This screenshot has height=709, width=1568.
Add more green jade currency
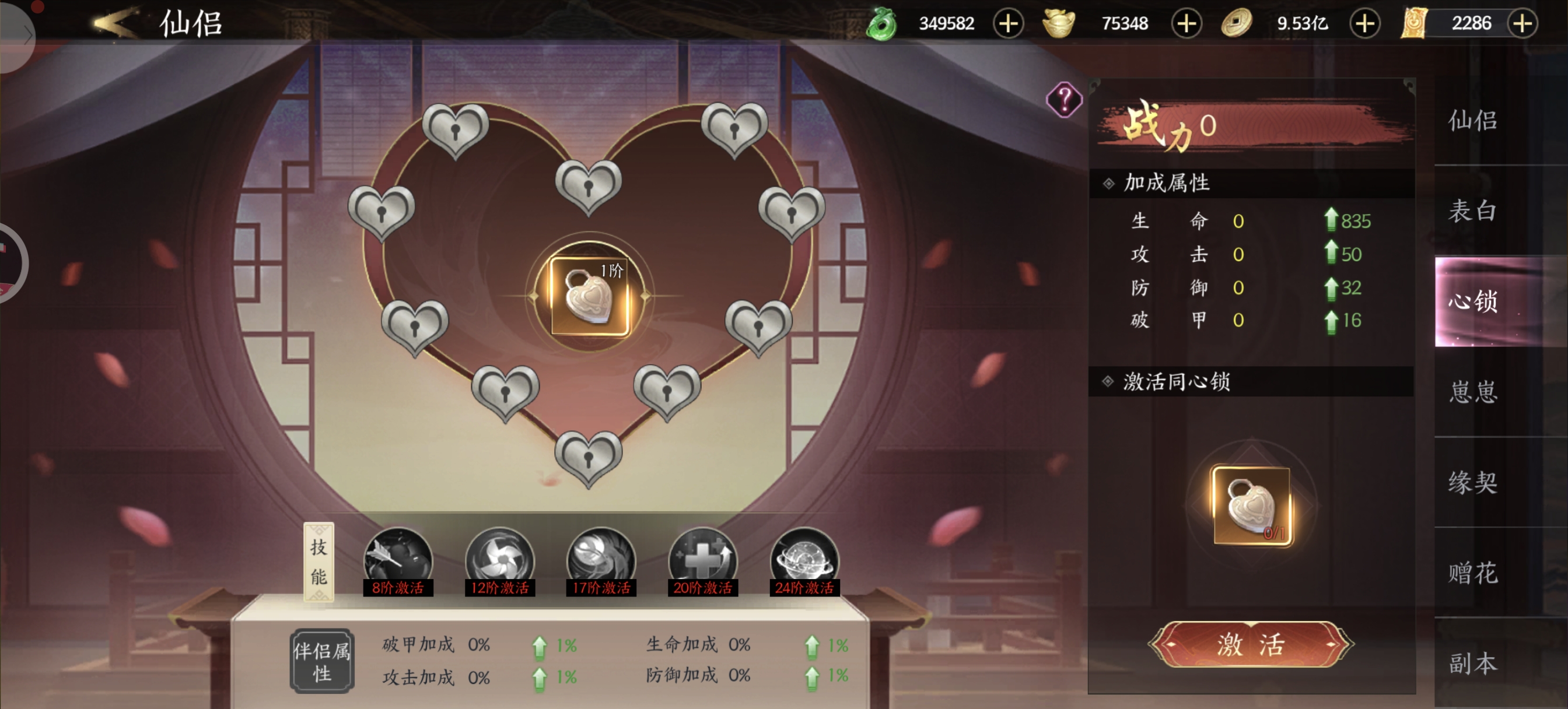pyautogui.click(x=1008, y=24)
